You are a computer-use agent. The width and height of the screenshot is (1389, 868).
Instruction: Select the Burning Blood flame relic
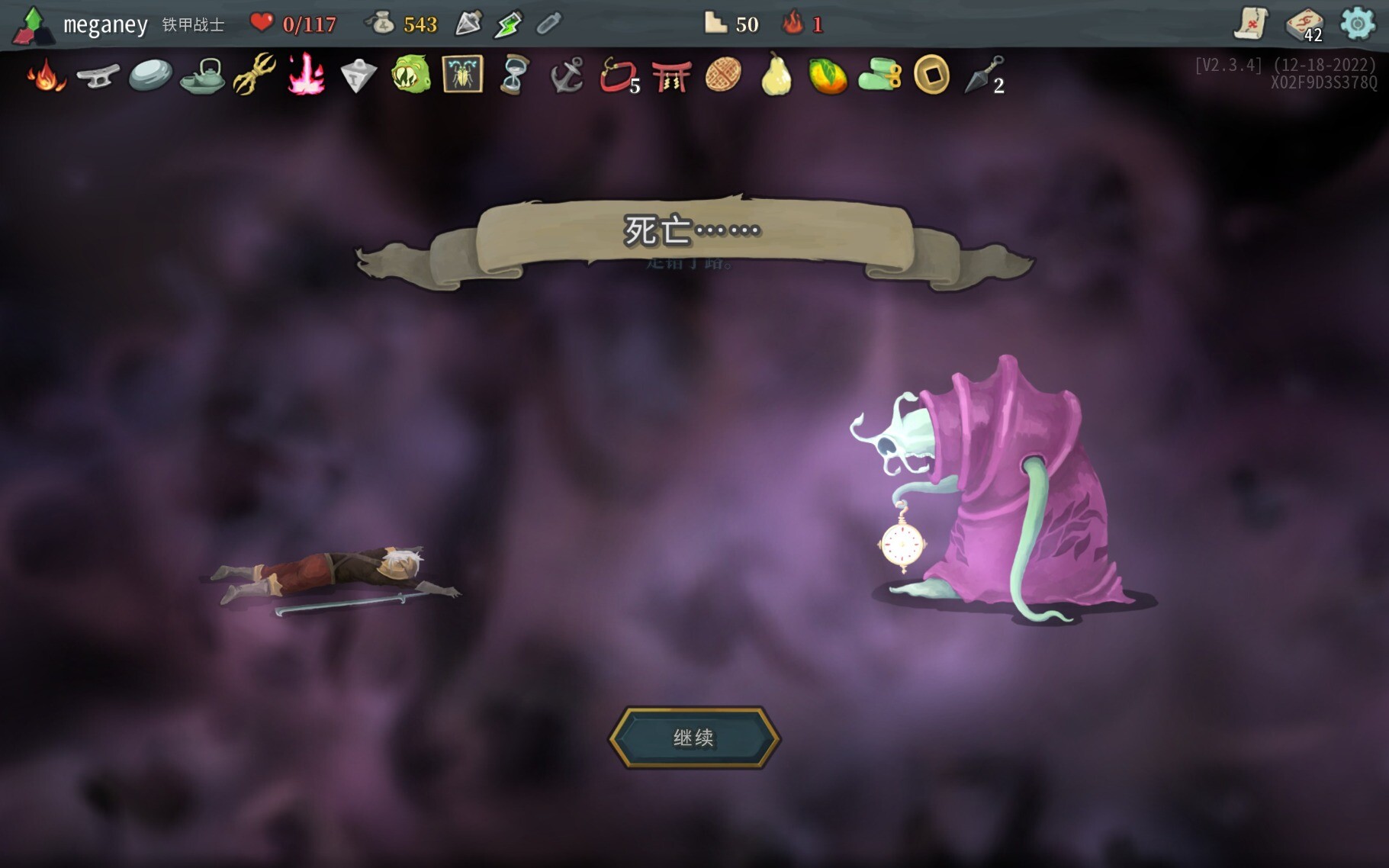(46, 76)
